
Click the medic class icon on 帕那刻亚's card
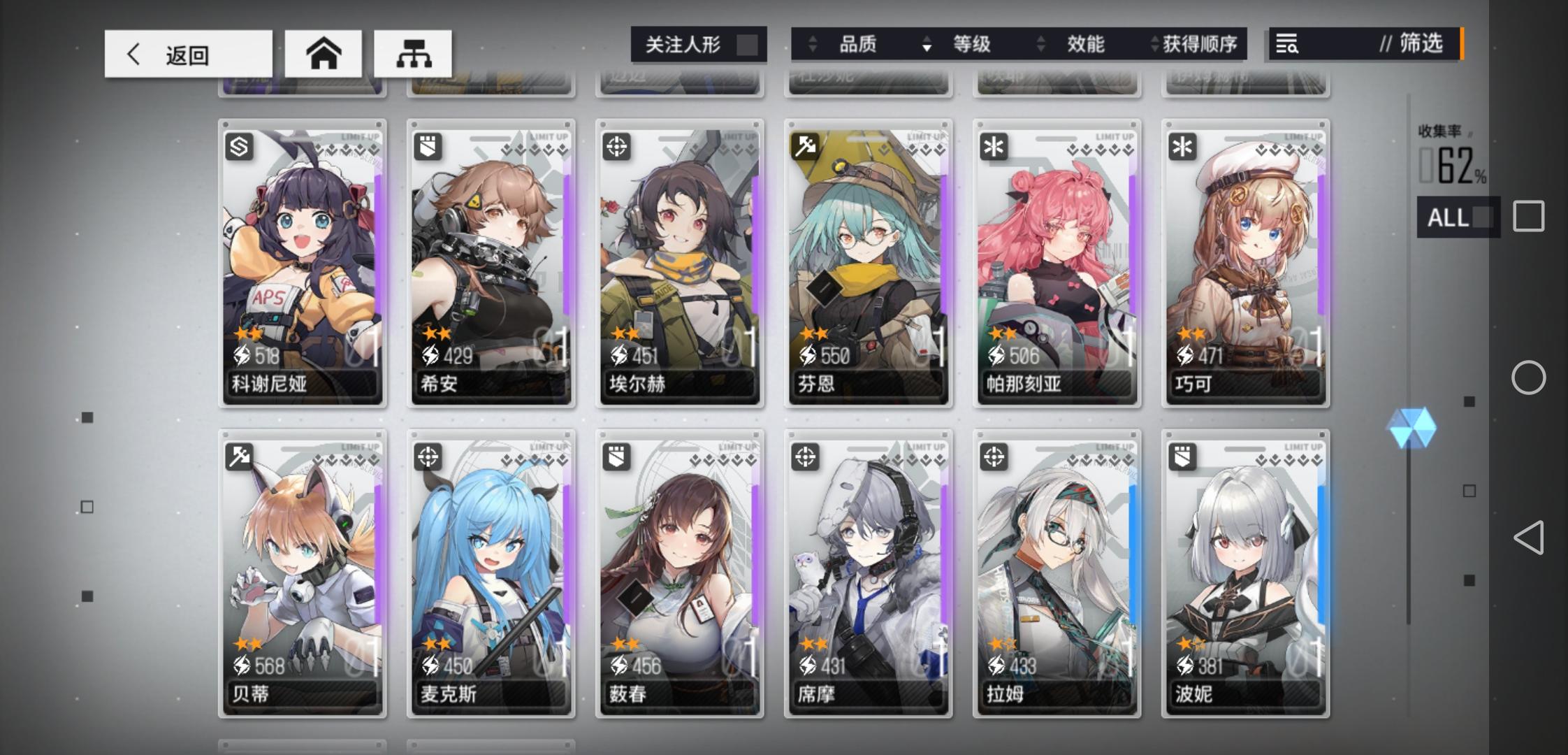[994, 145]
